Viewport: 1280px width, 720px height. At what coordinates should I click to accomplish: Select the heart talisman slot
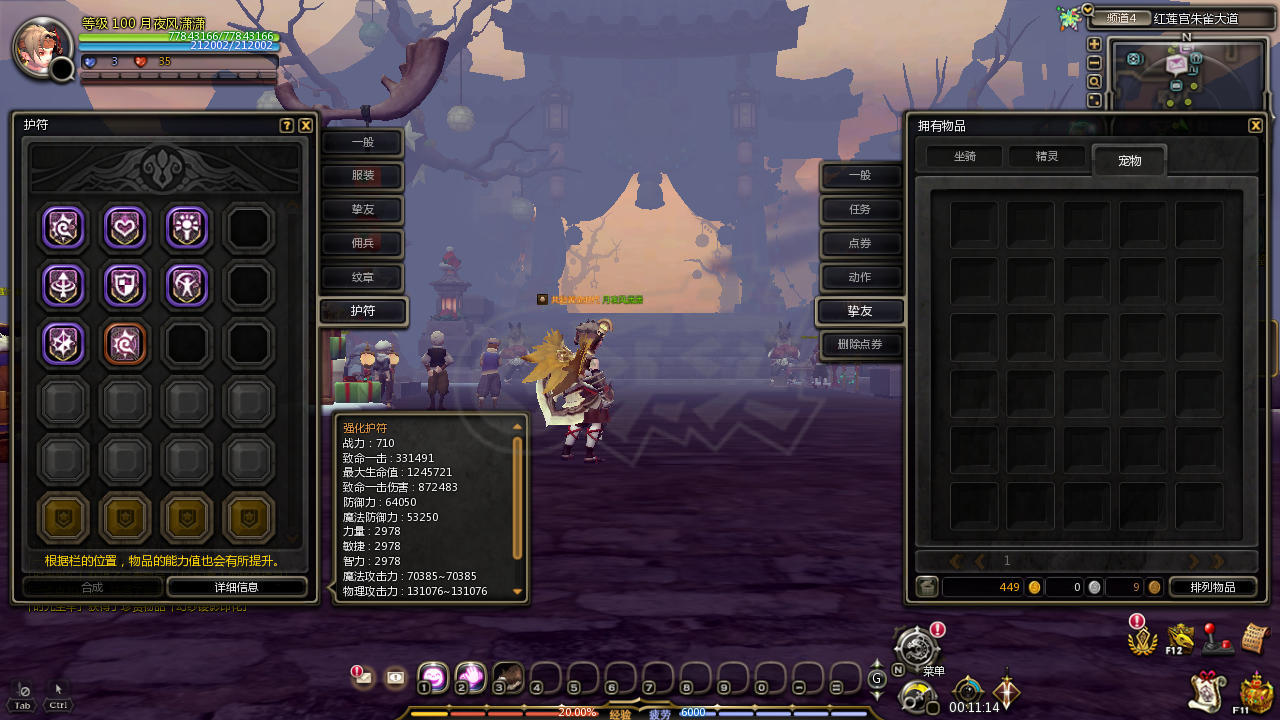pyautogui.click(x=125, y=228)
